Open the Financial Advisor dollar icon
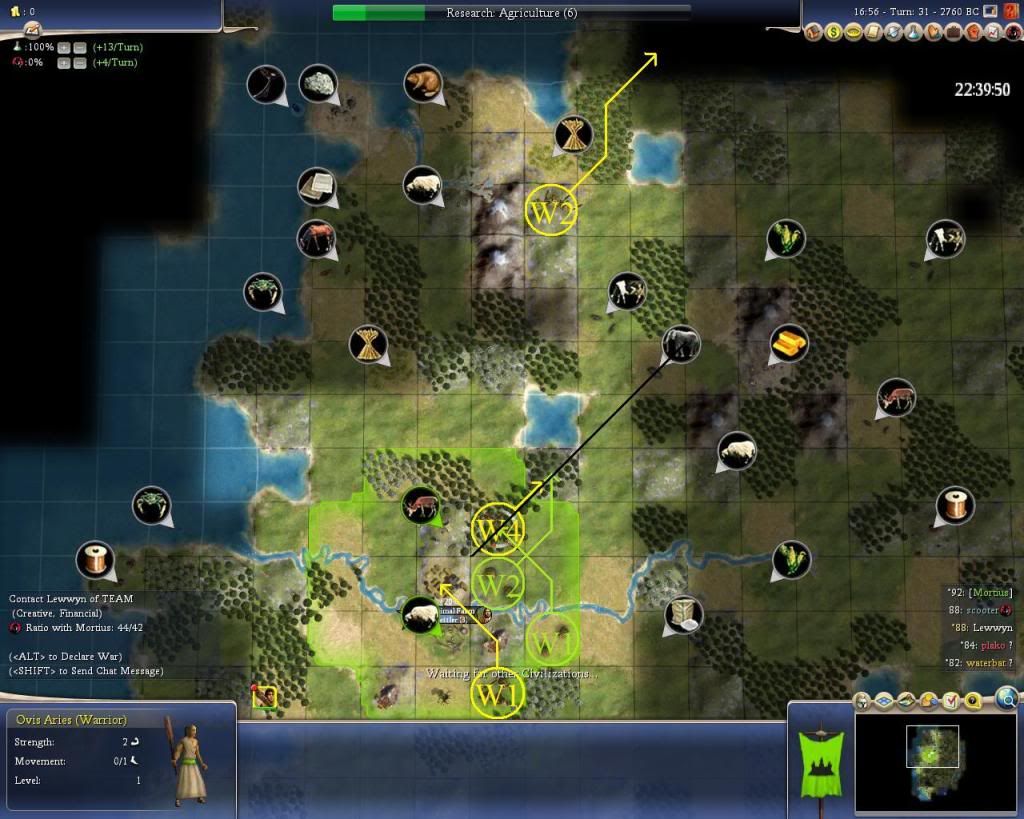1024x819 pixels. [x=835, y=32]
